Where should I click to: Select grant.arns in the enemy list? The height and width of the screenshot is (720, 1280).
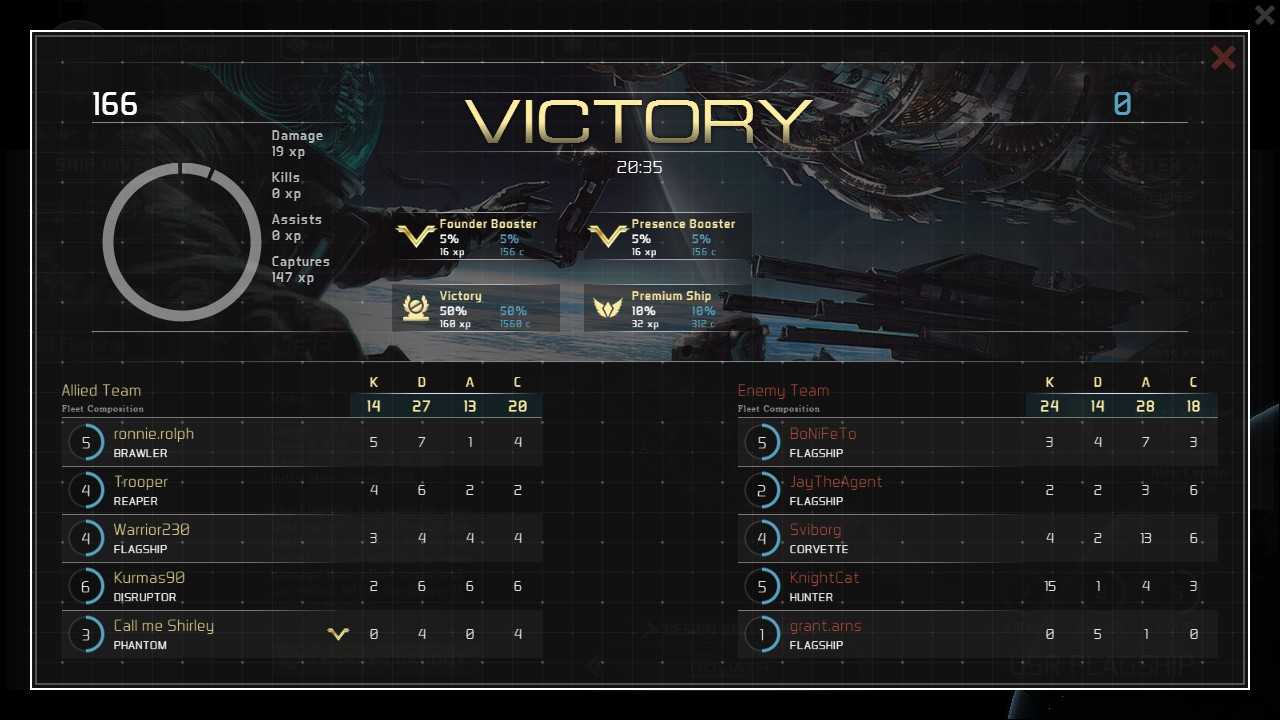click(977, 634)
